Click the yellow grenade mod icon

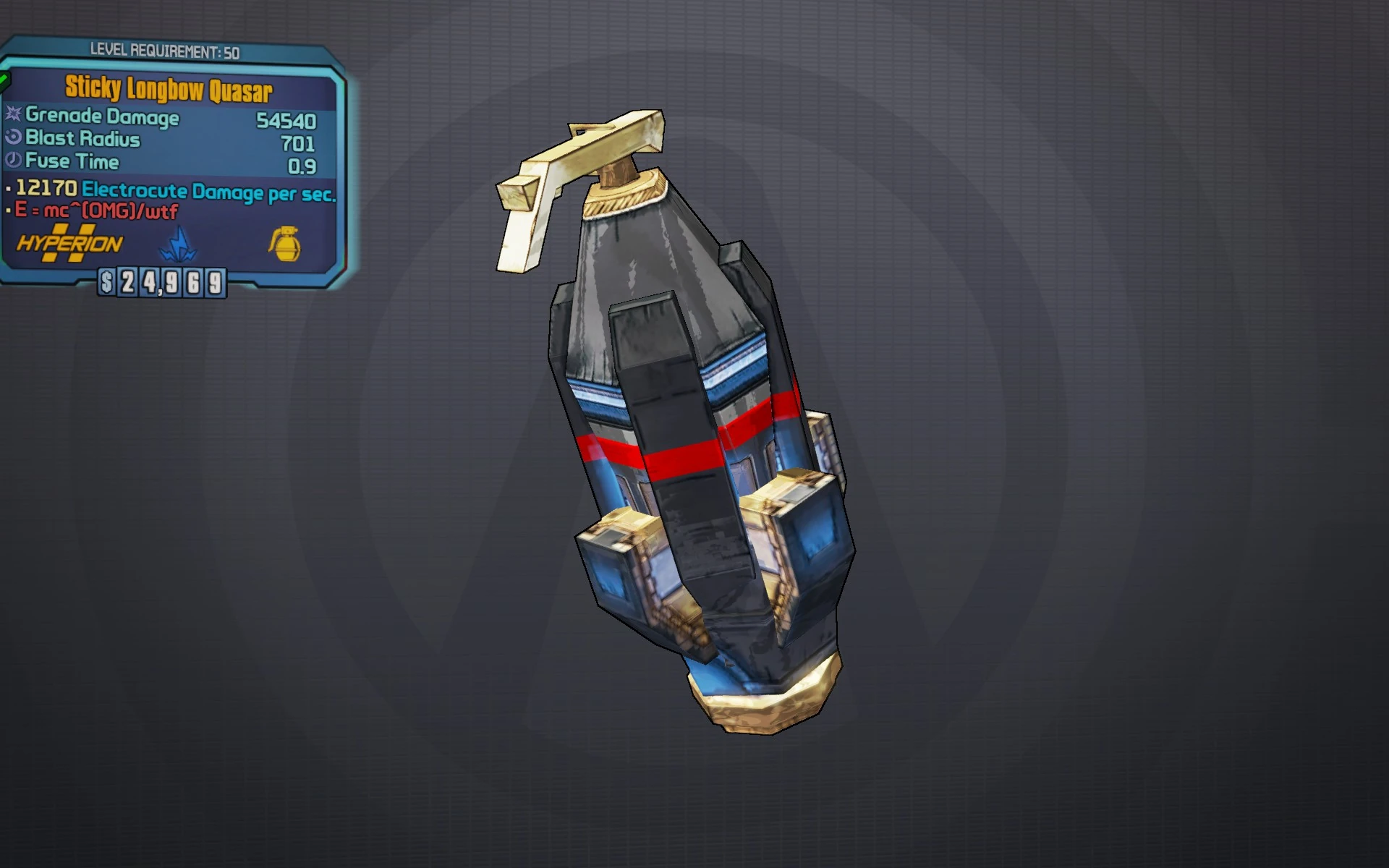pyautogui.click(x=284, y=244)
